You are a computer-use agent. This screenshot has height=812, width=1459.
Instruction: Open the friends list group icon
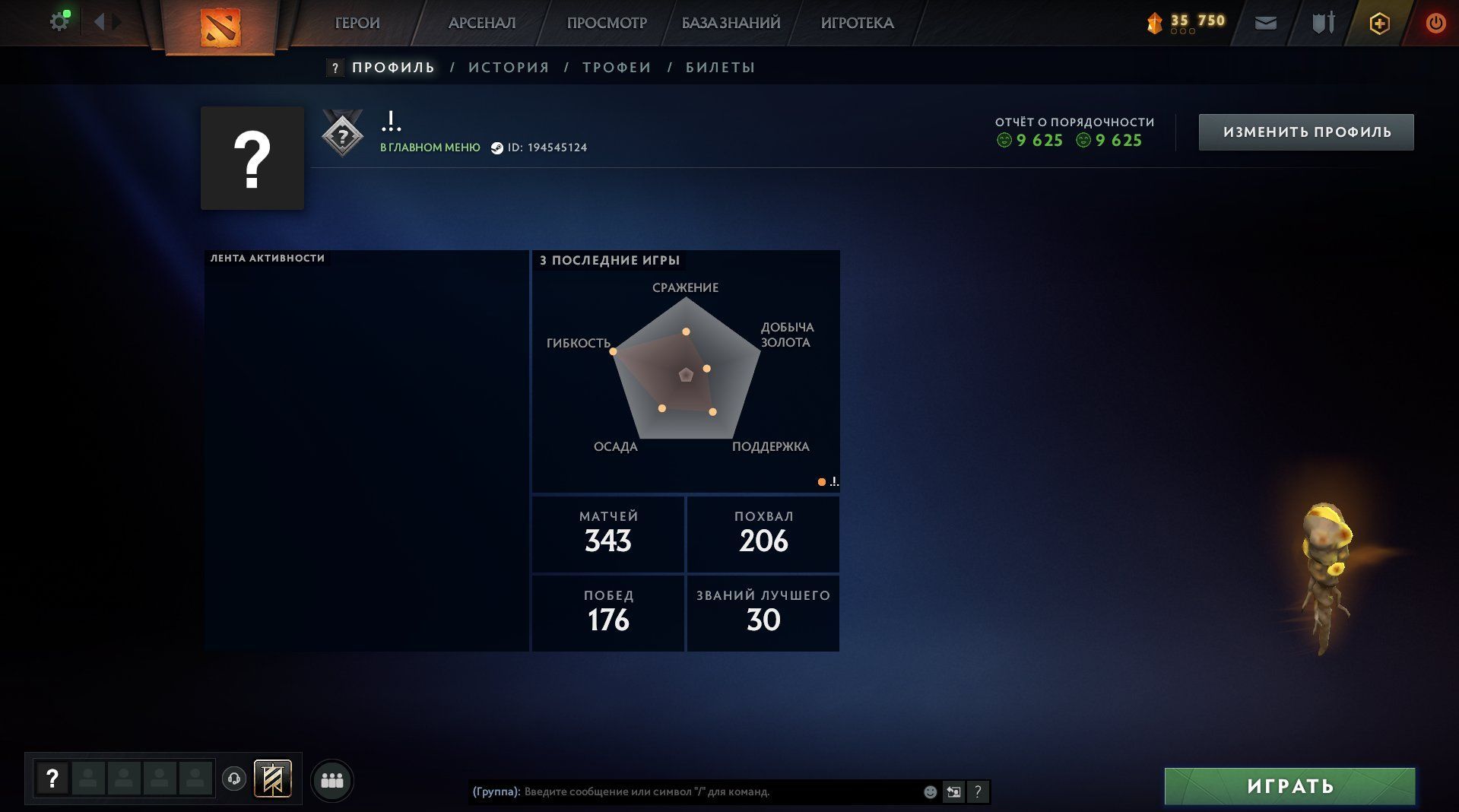[x=332, y=781]
